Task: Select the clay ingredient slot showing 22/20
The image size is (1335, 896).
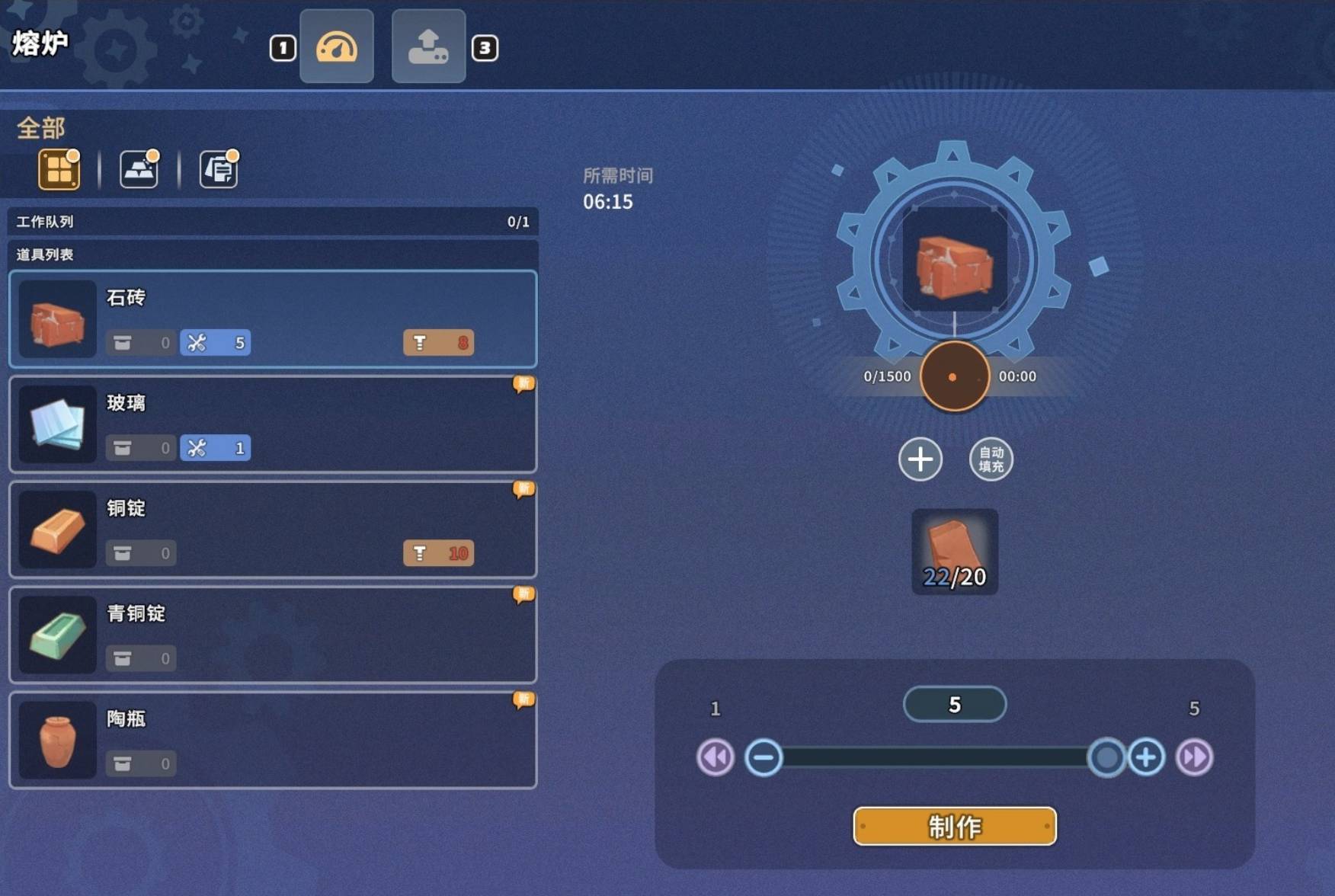Action: [955, 552]
